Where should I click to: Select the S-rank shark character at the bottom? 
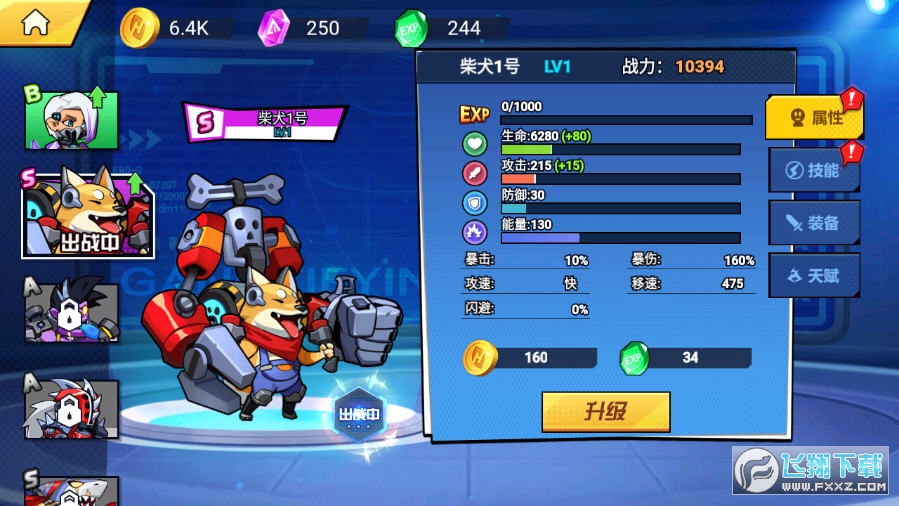coord(72,490)
